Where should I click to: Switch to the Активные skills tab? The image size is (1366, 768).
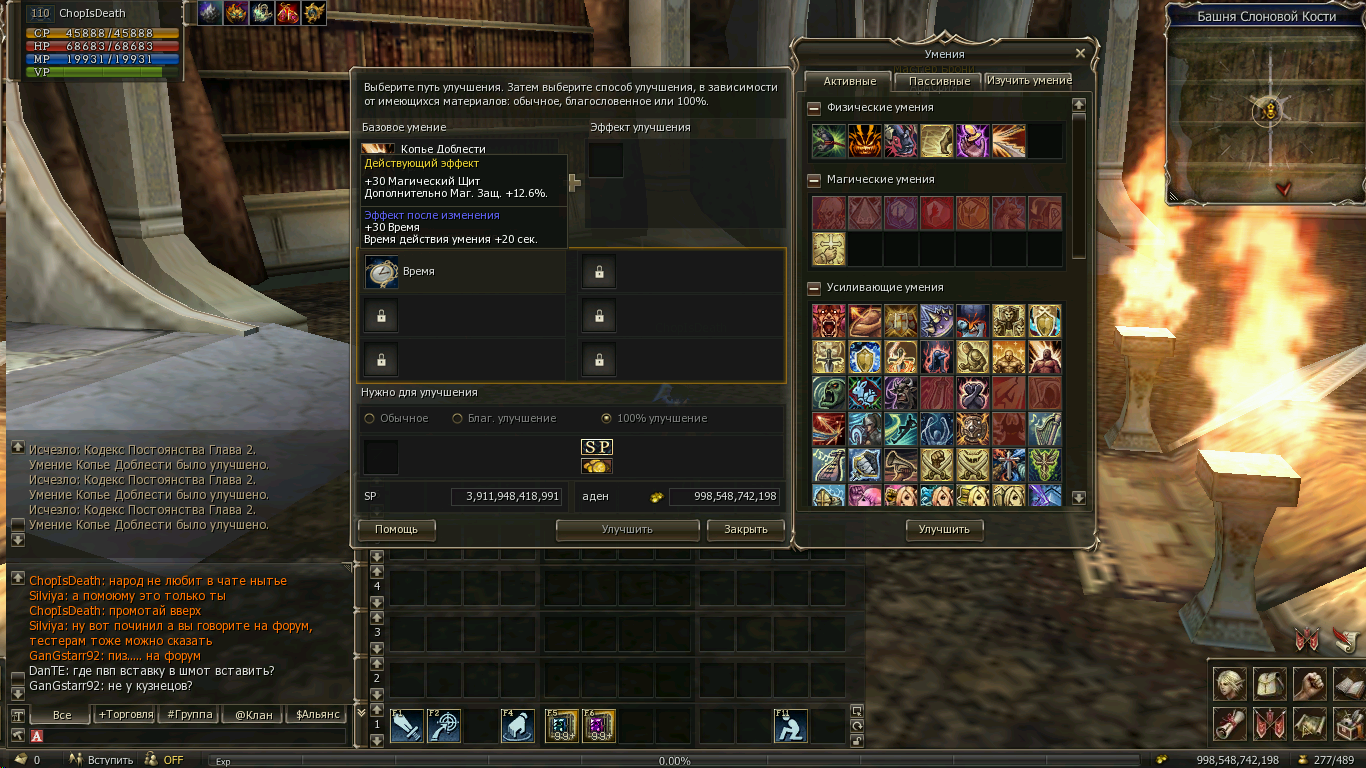[849, 81]
